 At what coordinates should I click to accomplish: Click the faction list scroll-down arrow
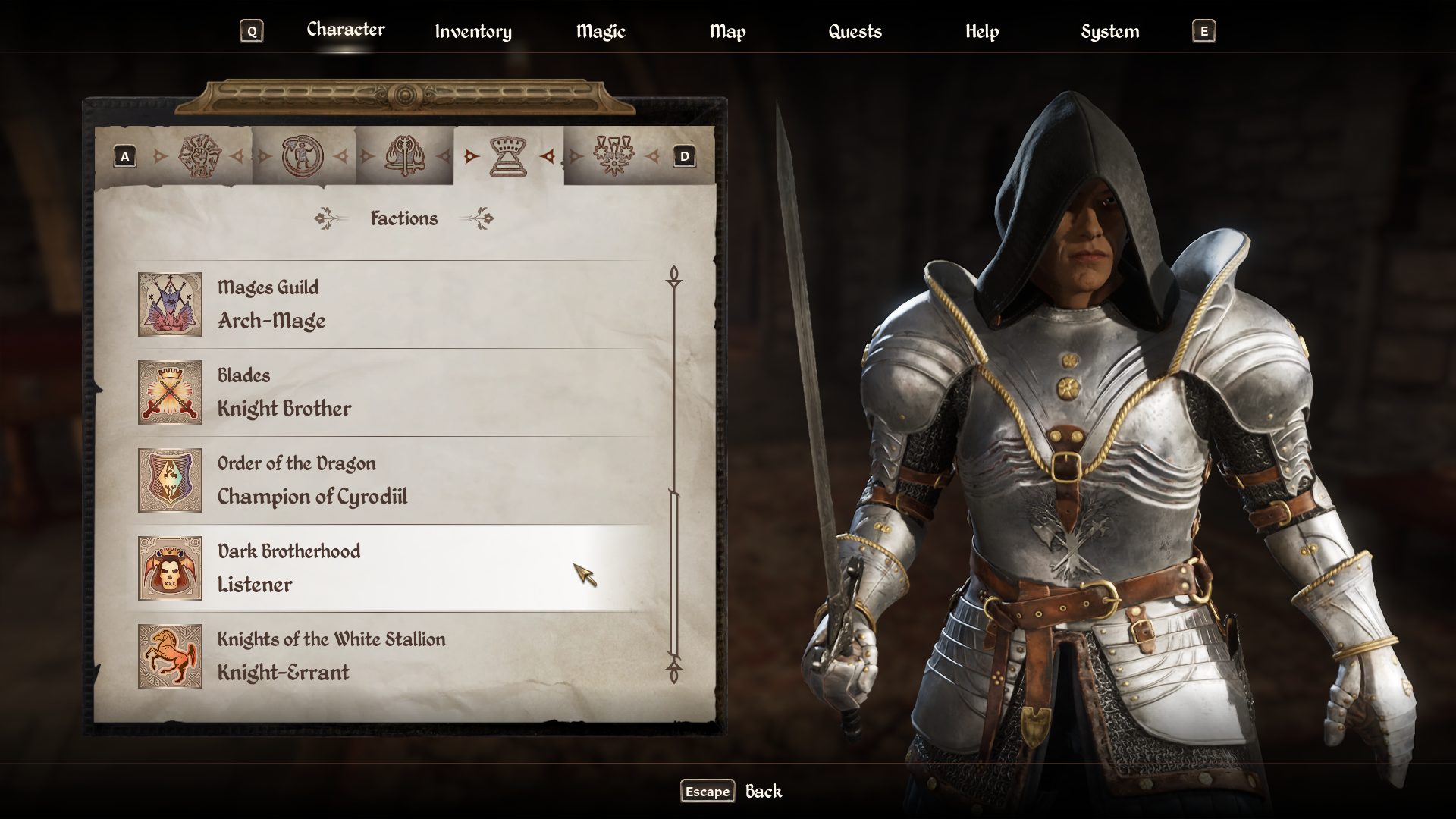(x=673, y=672)
